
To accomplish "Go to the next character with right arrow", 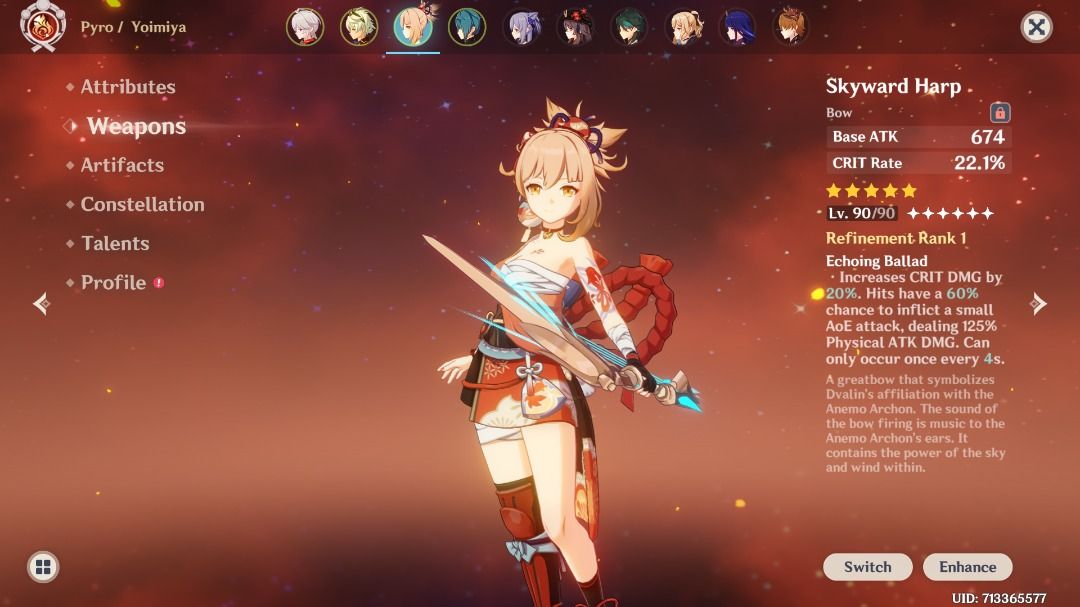I will (x=1039, y=303).
